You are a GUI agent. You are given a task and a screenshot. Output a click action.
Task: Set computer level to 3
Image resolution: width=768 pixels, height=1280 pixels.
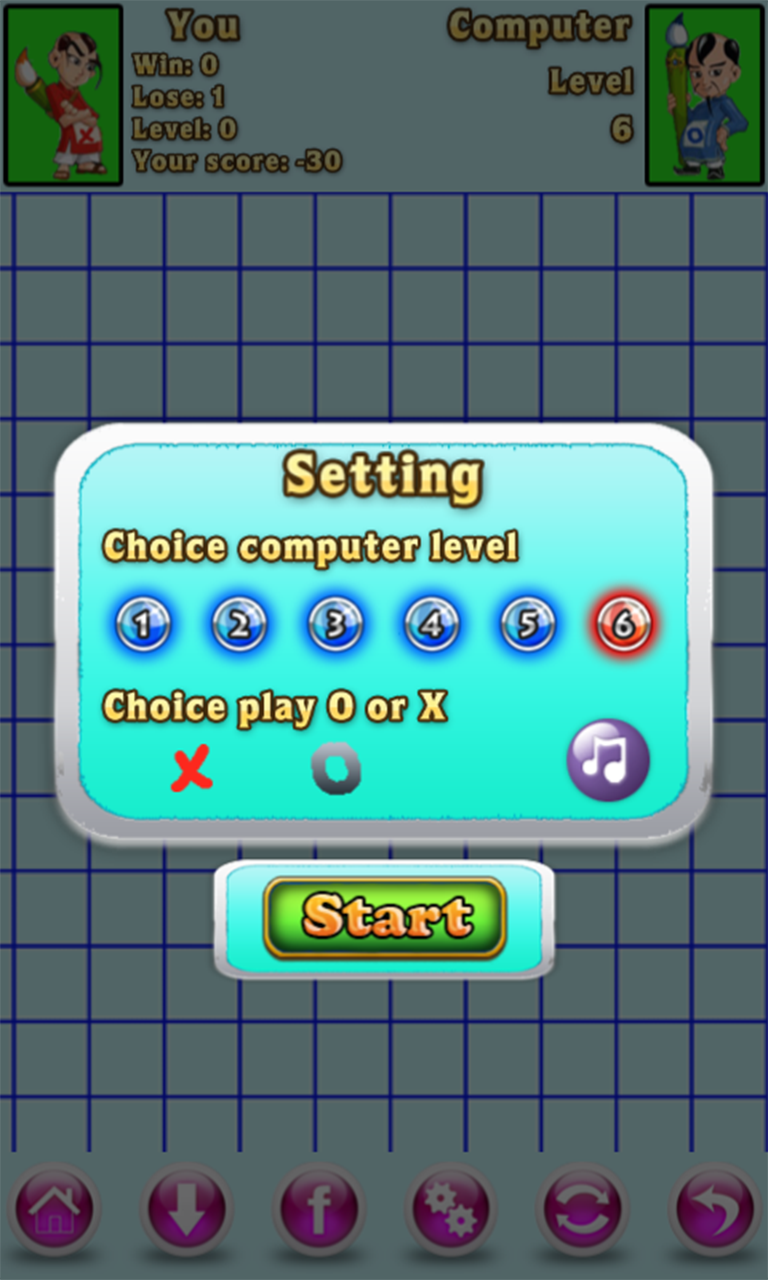pyautogui.click(x=335, y=625)
